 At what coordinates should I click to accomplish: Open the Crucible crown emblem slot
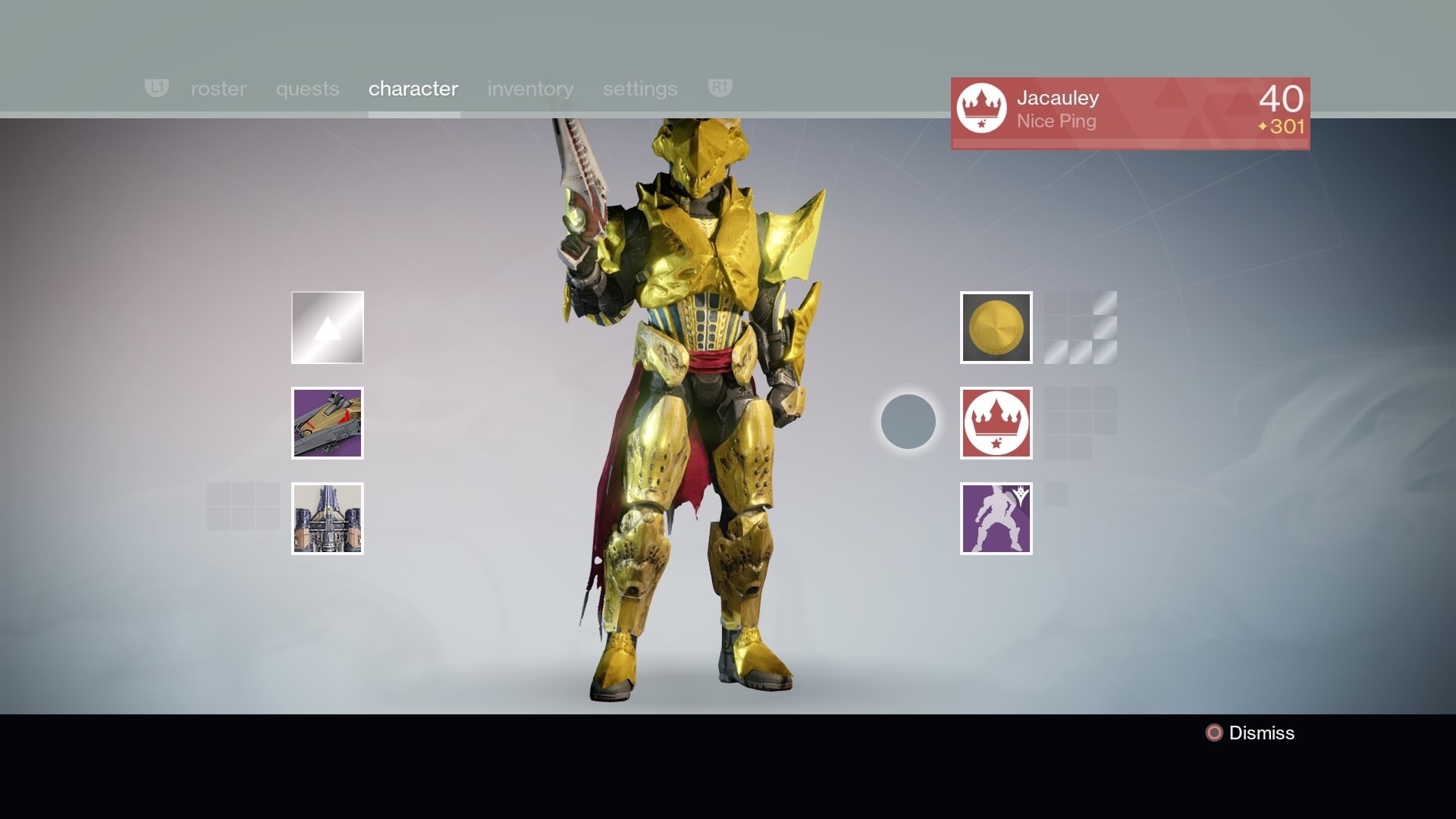click(996, 423)
